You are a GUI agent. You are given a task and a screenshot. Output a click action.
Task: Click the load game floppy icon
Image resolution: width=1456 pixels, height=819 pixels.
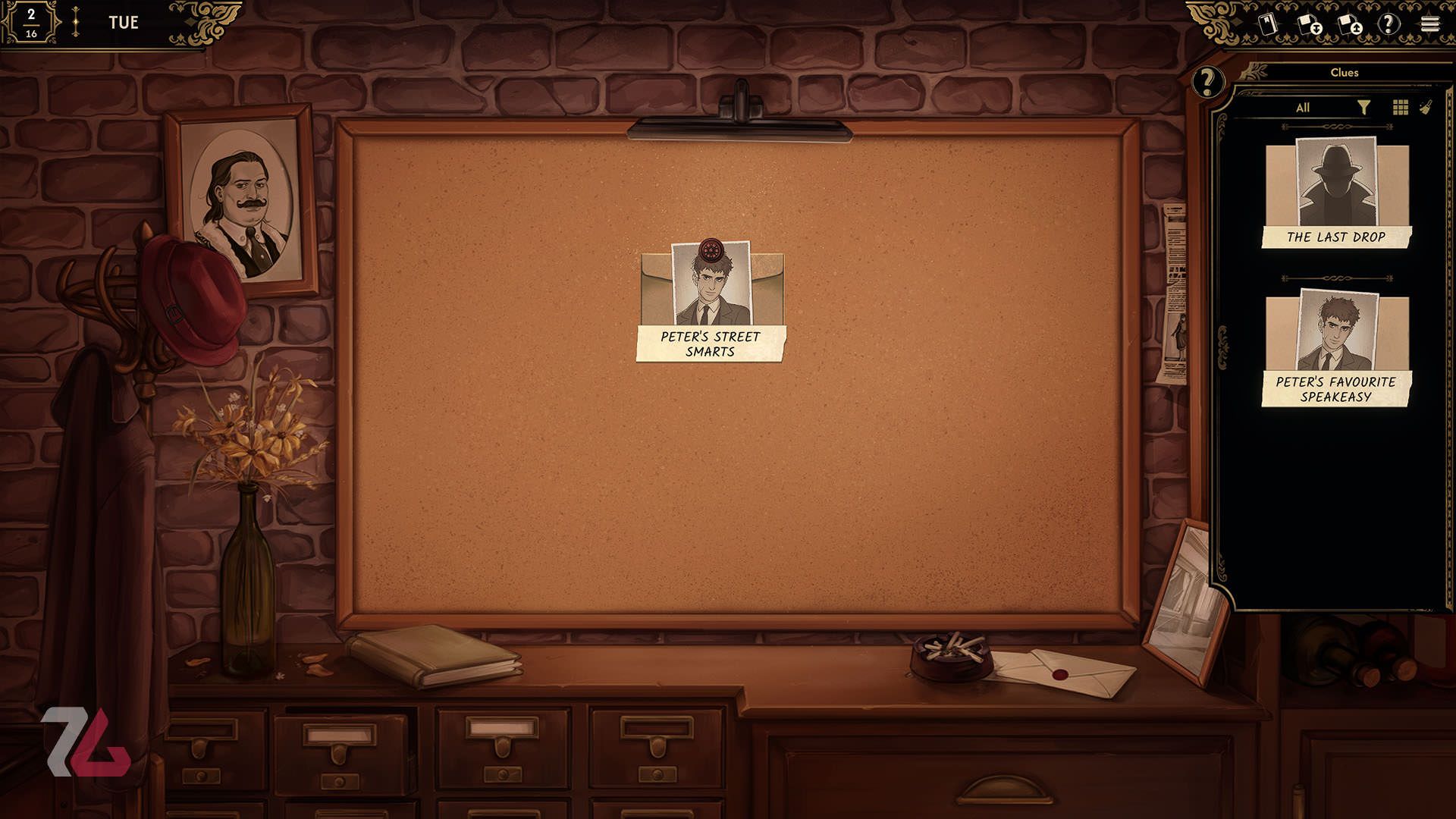pyautogui.click(x=1350, y=24)
